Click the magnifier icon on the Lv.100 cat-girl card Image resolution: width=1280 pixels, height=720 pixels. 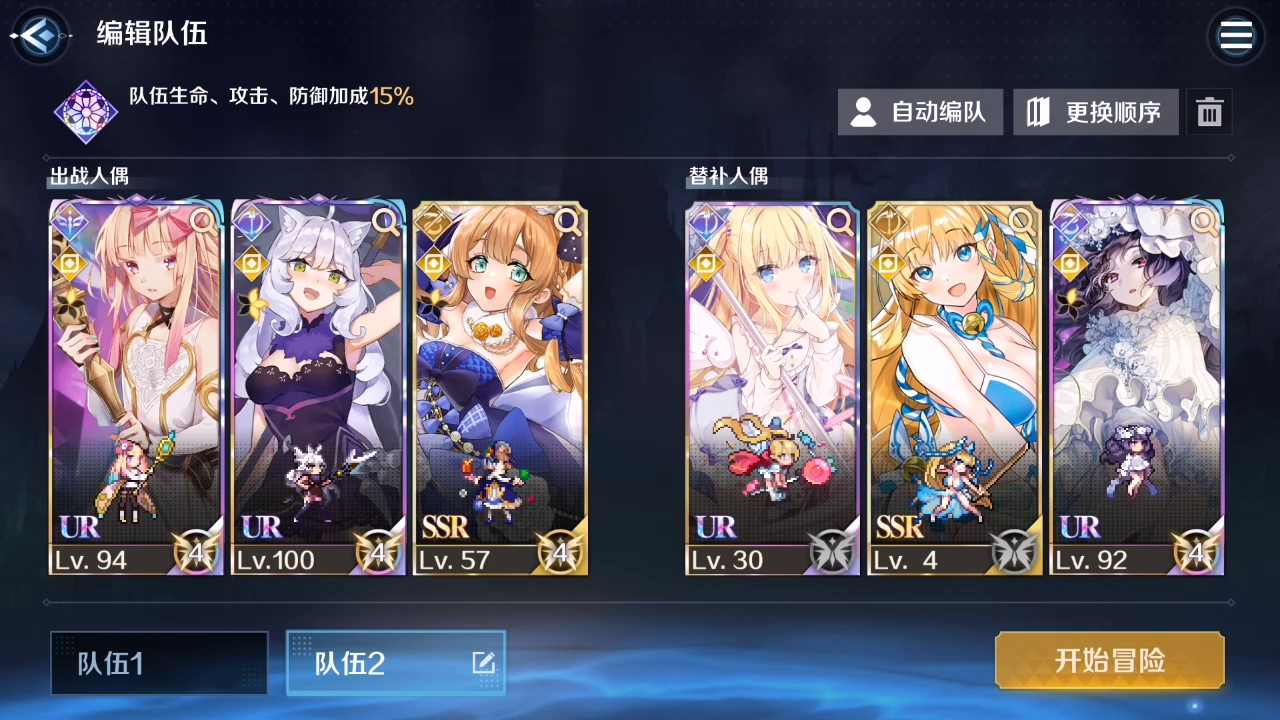click(x=386, y=223)
